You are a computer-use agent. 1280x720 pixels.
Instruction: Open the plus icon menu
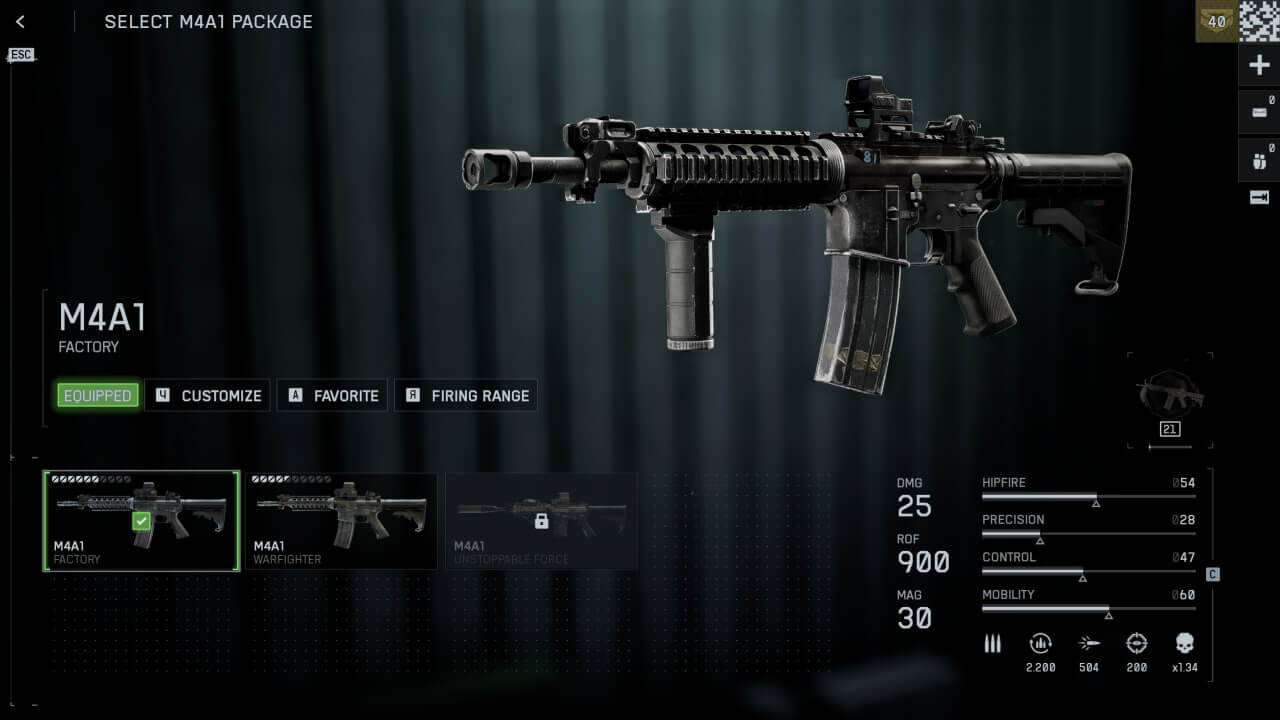coord(1259,66)
